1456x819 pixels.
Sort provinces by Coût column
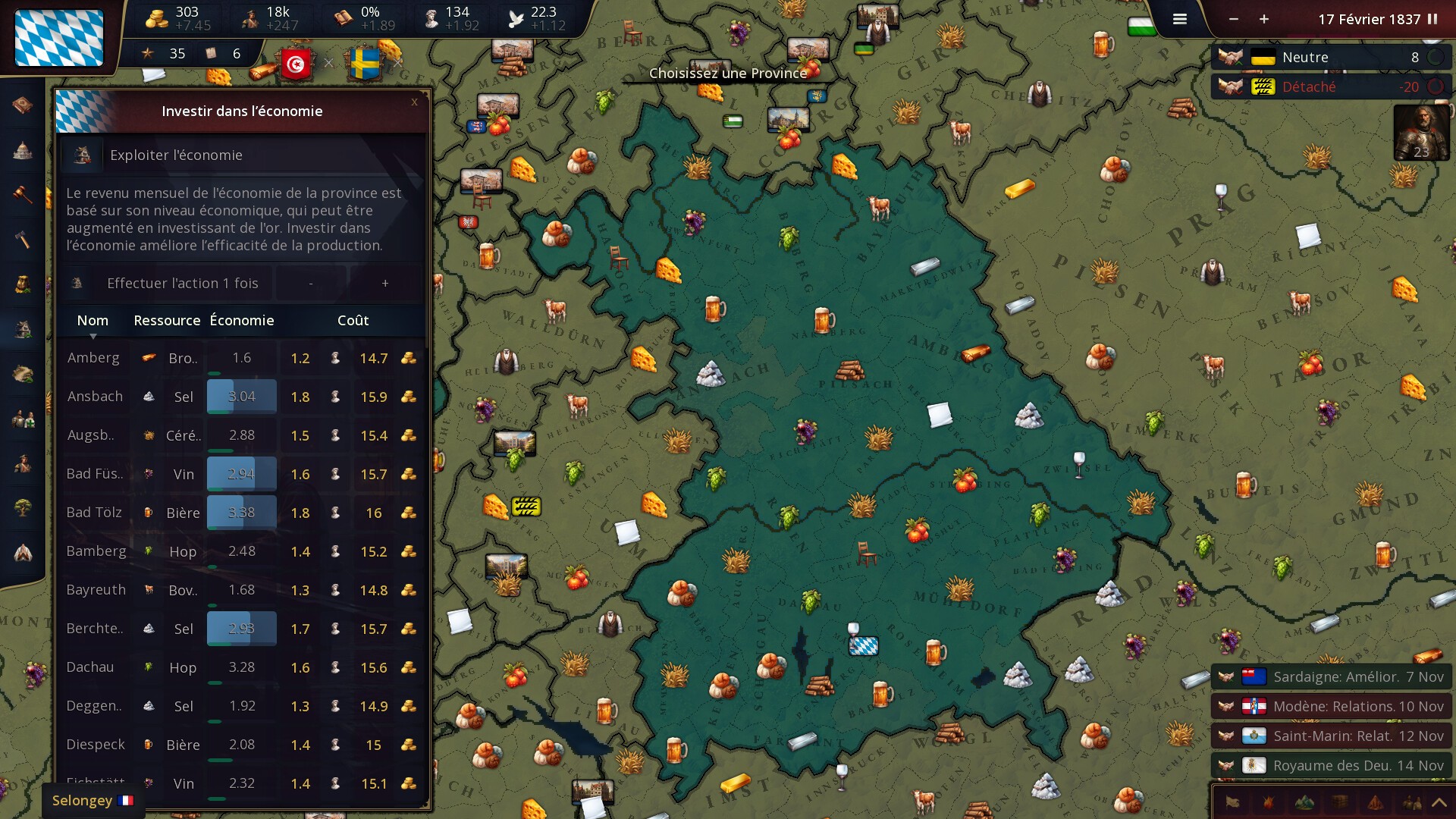tap(353, 321)
